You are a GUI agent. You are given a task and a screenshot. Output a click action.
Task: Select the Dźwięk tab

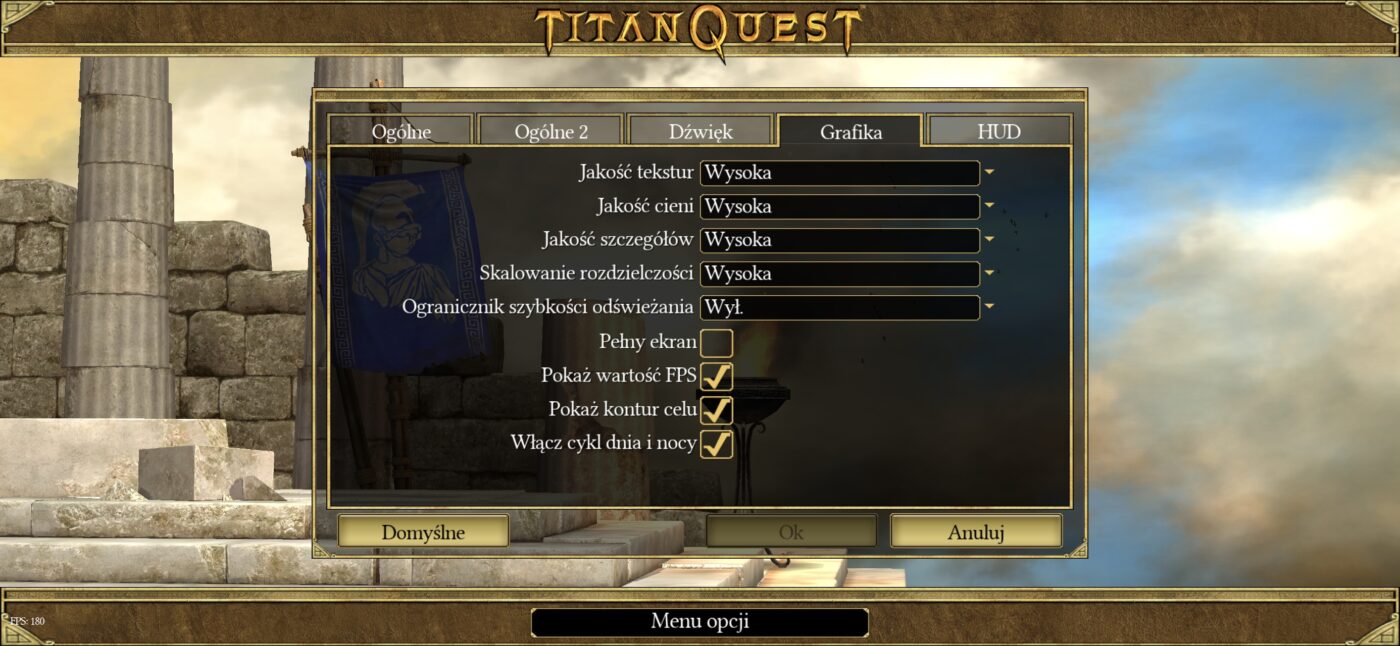tap(700, 132)
